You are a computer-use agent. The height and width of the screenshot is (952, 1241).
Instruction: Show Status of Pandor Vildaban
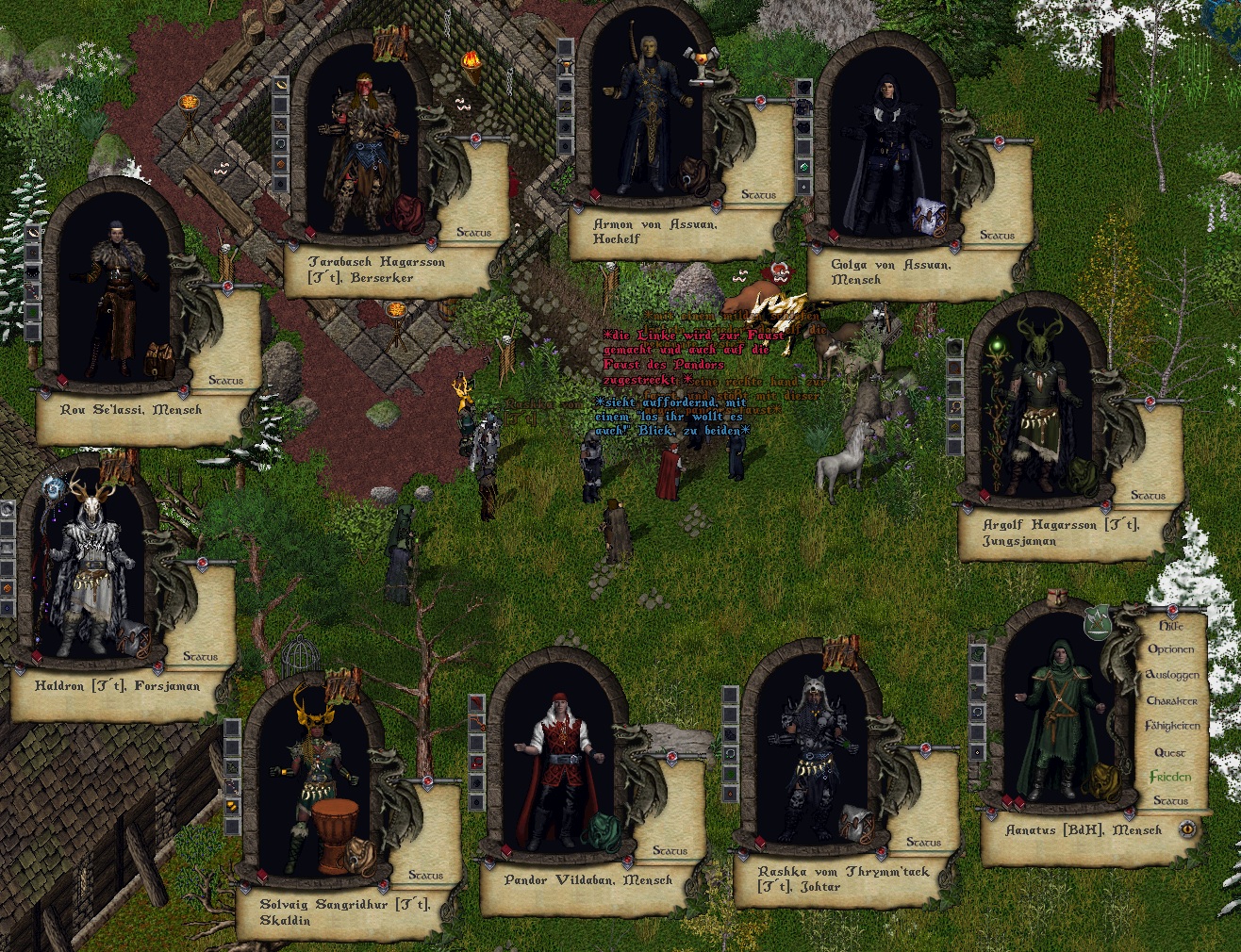[670, 850]
